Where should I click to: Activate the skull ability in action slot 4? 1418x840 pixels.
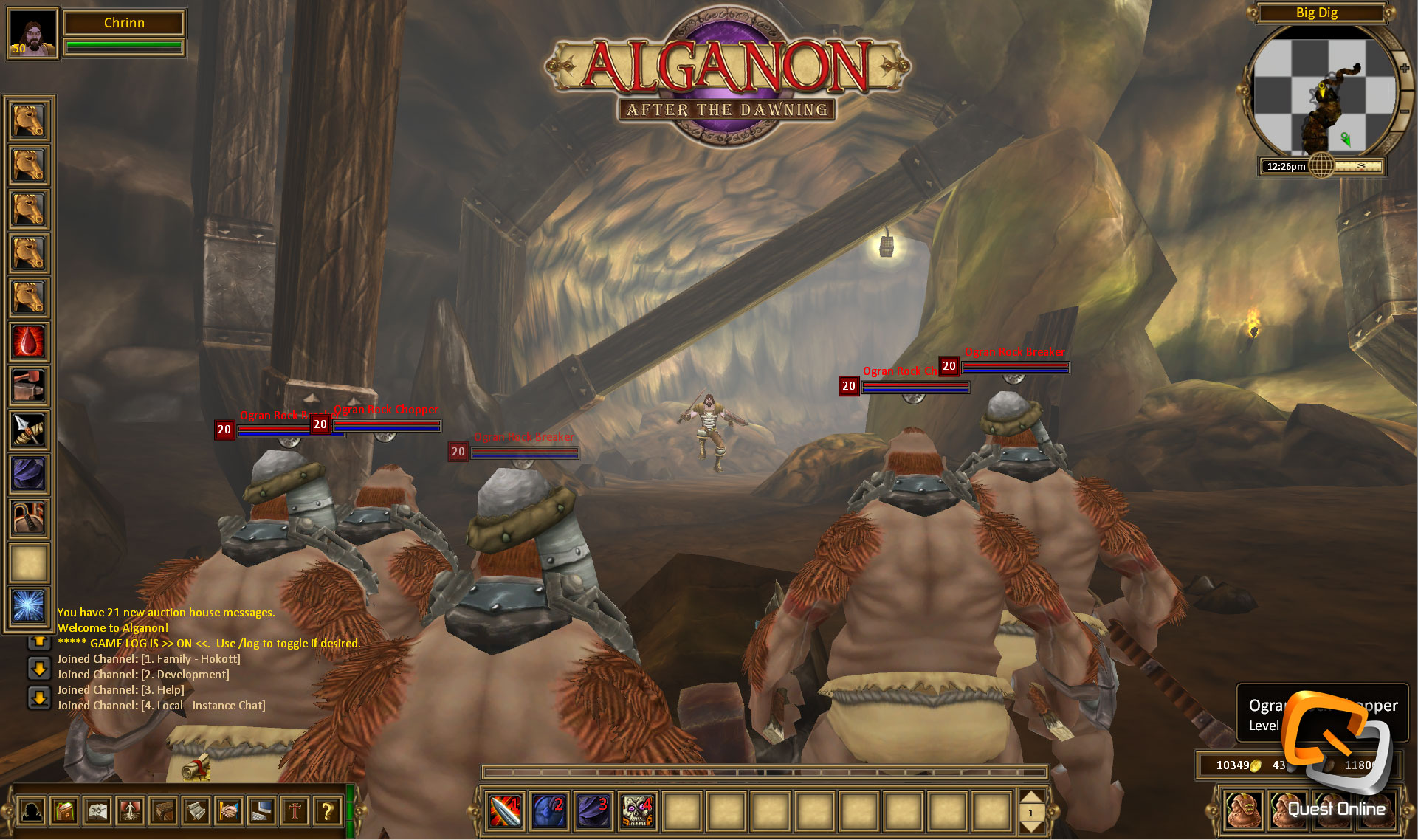(x=636, y=811)
